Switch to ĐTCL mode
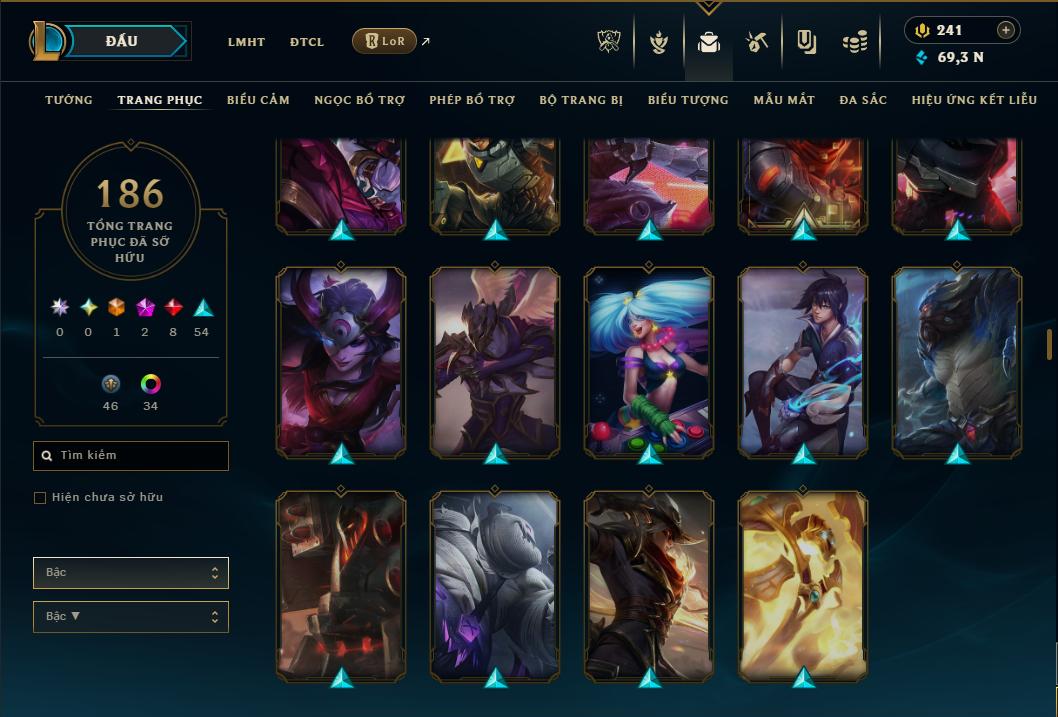 pos(307,42)
